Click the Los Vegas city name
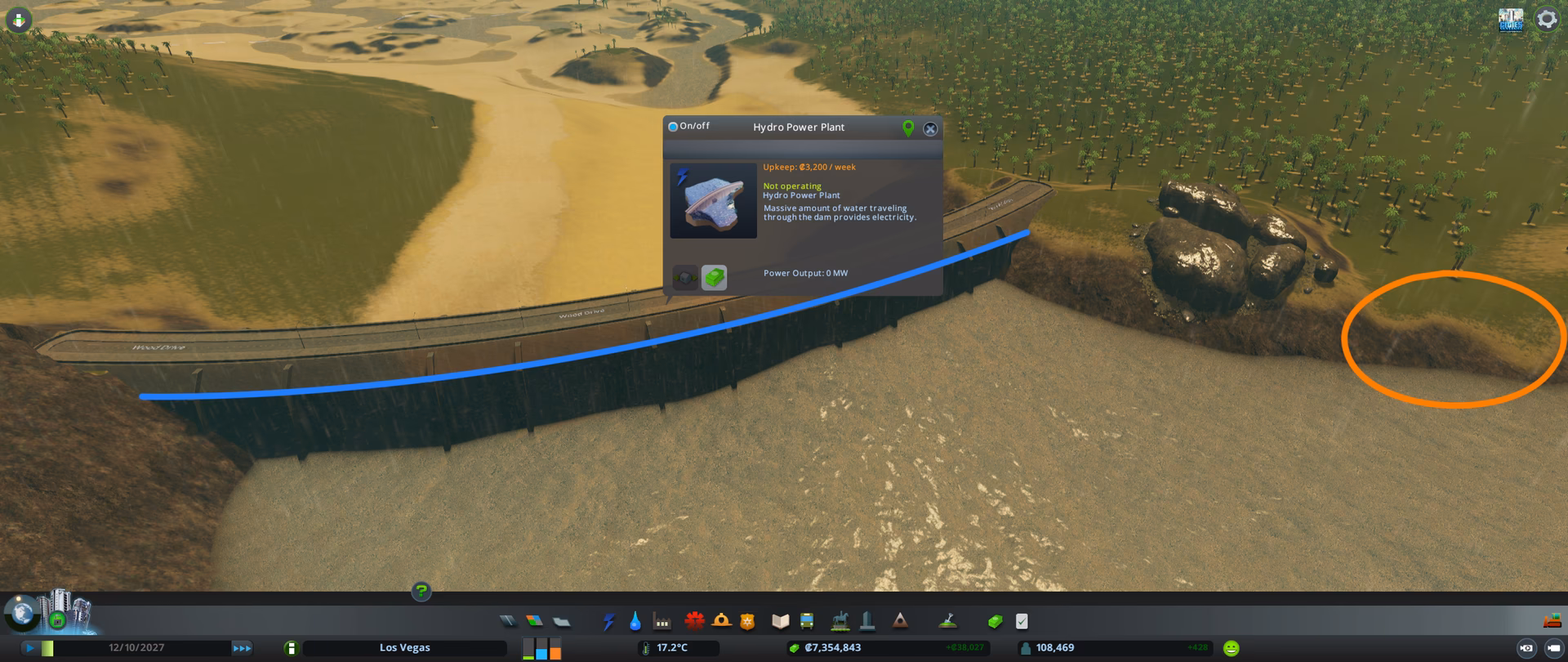This screenshot has height=662, width=1568. click(x=404, y=647)
